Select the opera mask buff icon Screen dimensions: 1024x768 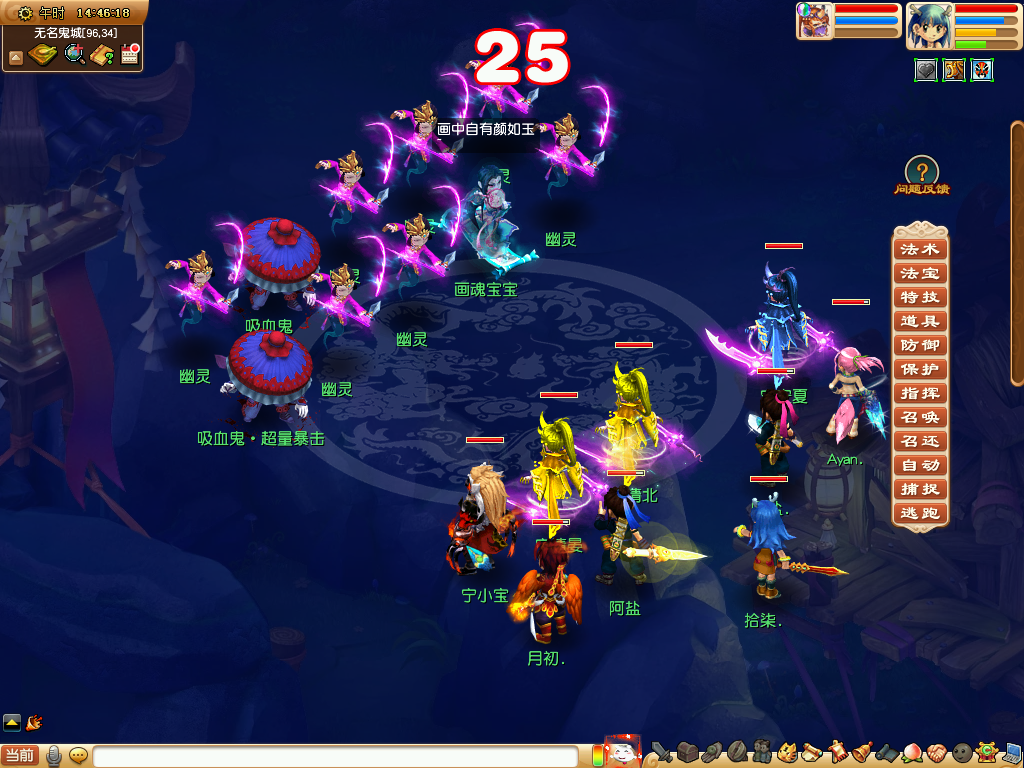[x=982, y=70]
